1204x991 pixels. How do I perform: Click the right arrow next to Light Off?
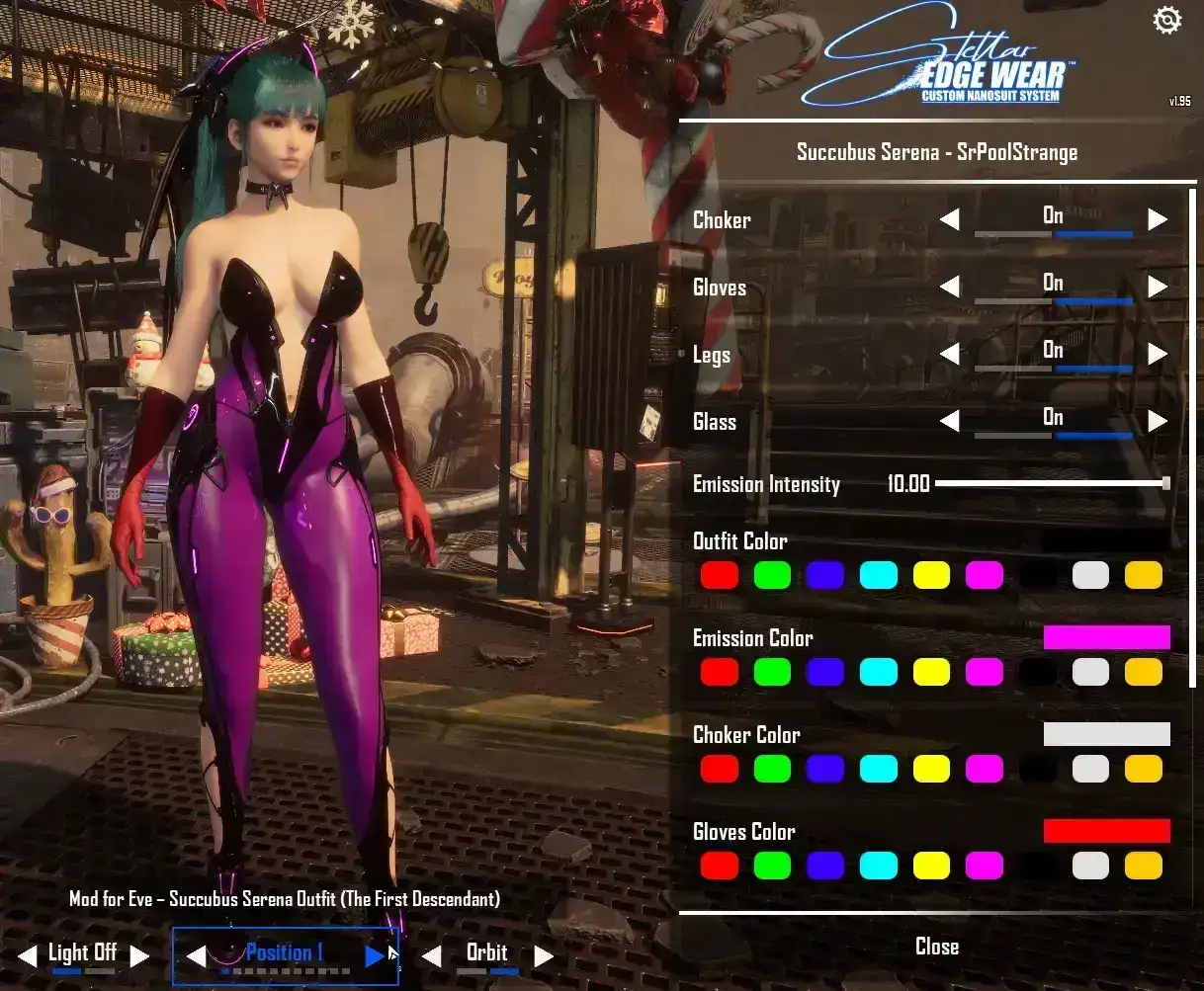point(140,955)
